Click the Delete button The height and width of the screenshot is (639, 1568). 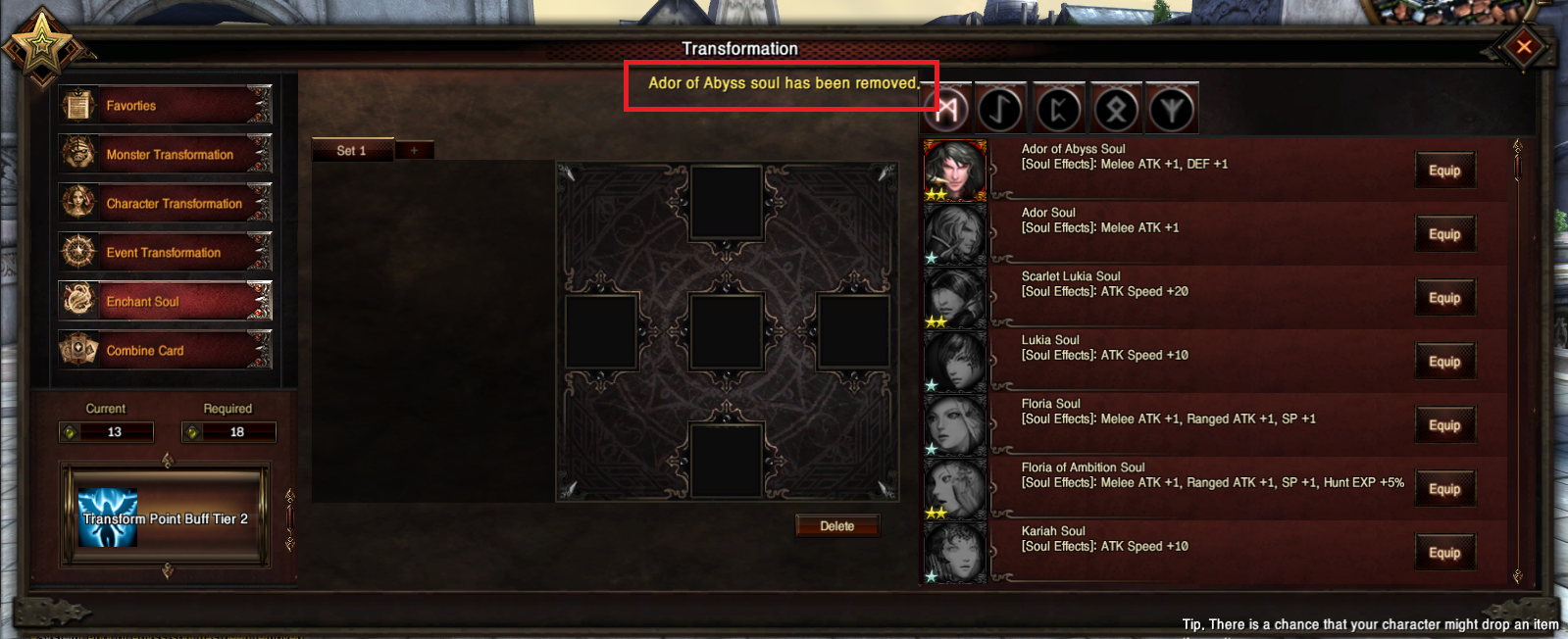point(836,526)
